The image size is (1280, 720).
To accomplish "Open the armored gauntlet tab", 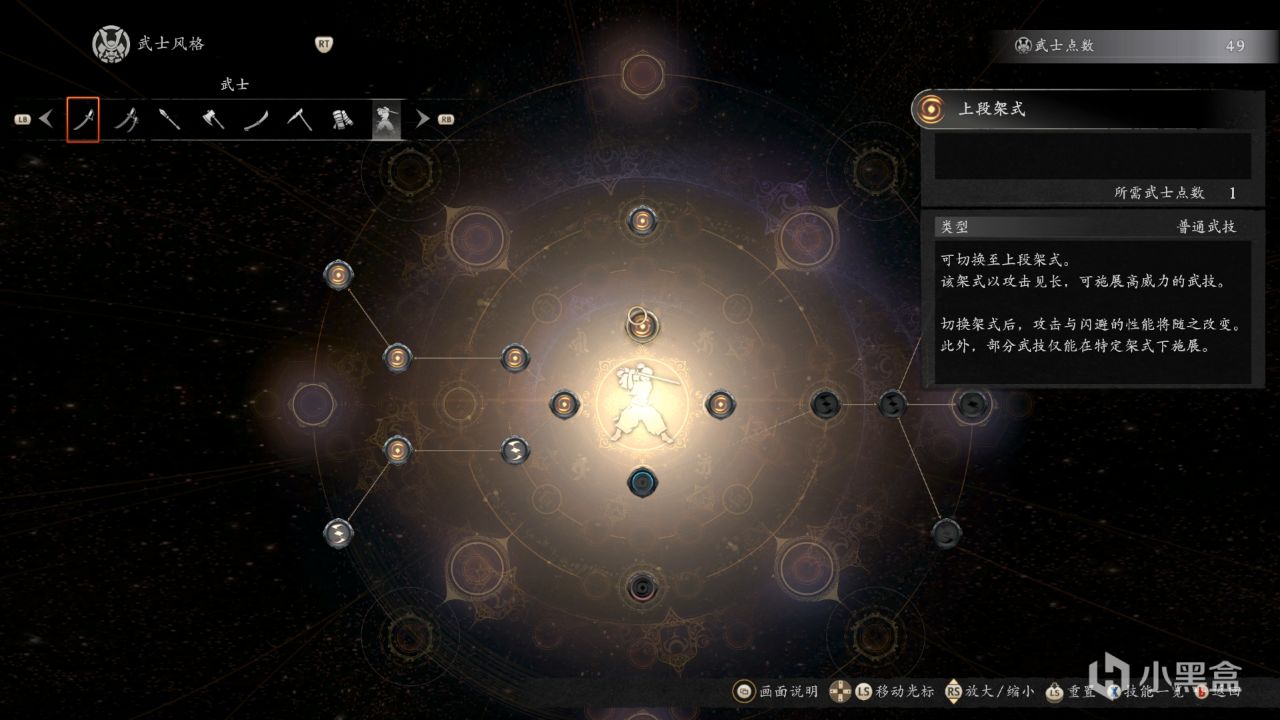I will coord(343,120).
